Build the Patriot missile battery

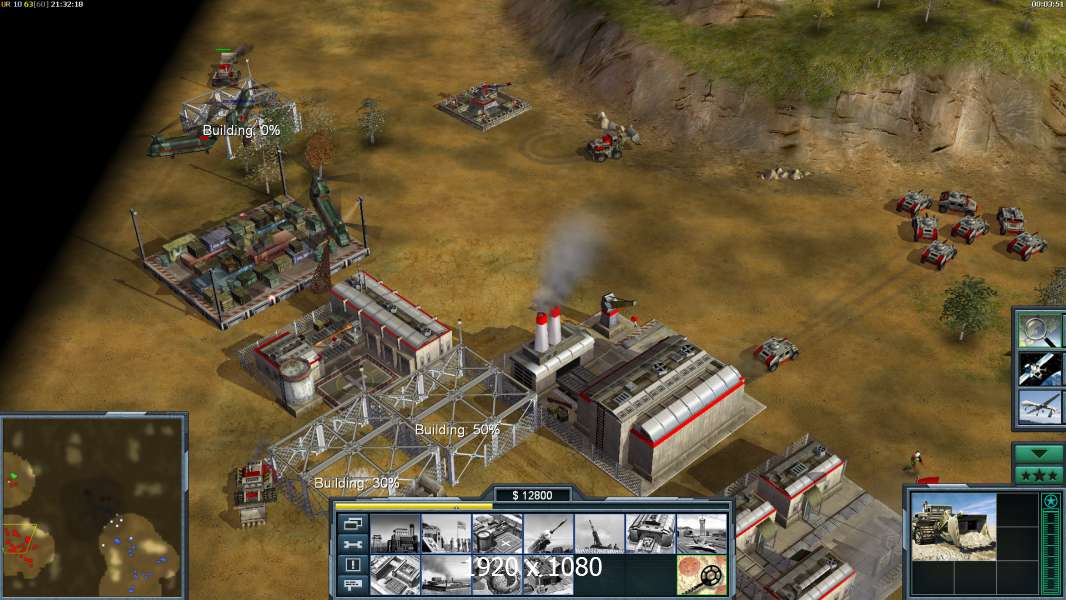click(548, 533)
